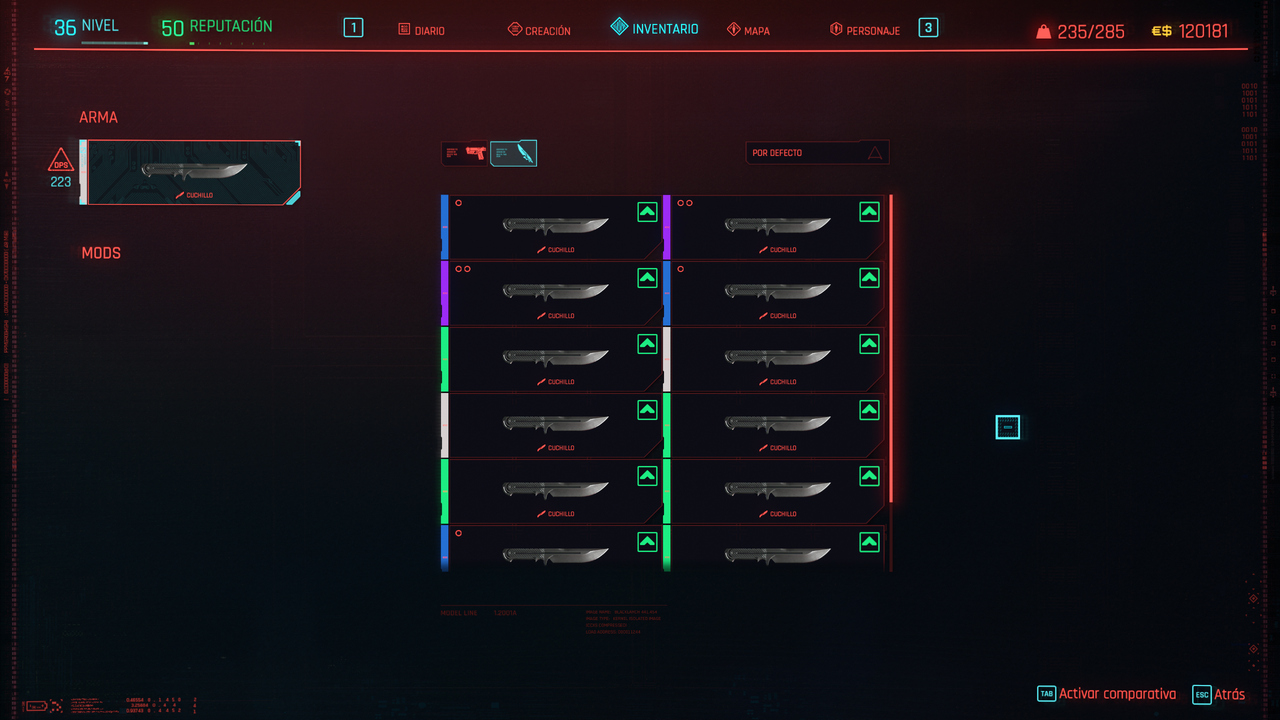
Task: Activar comparativa with the TAB button
Action: click(x=1046, y=693)
